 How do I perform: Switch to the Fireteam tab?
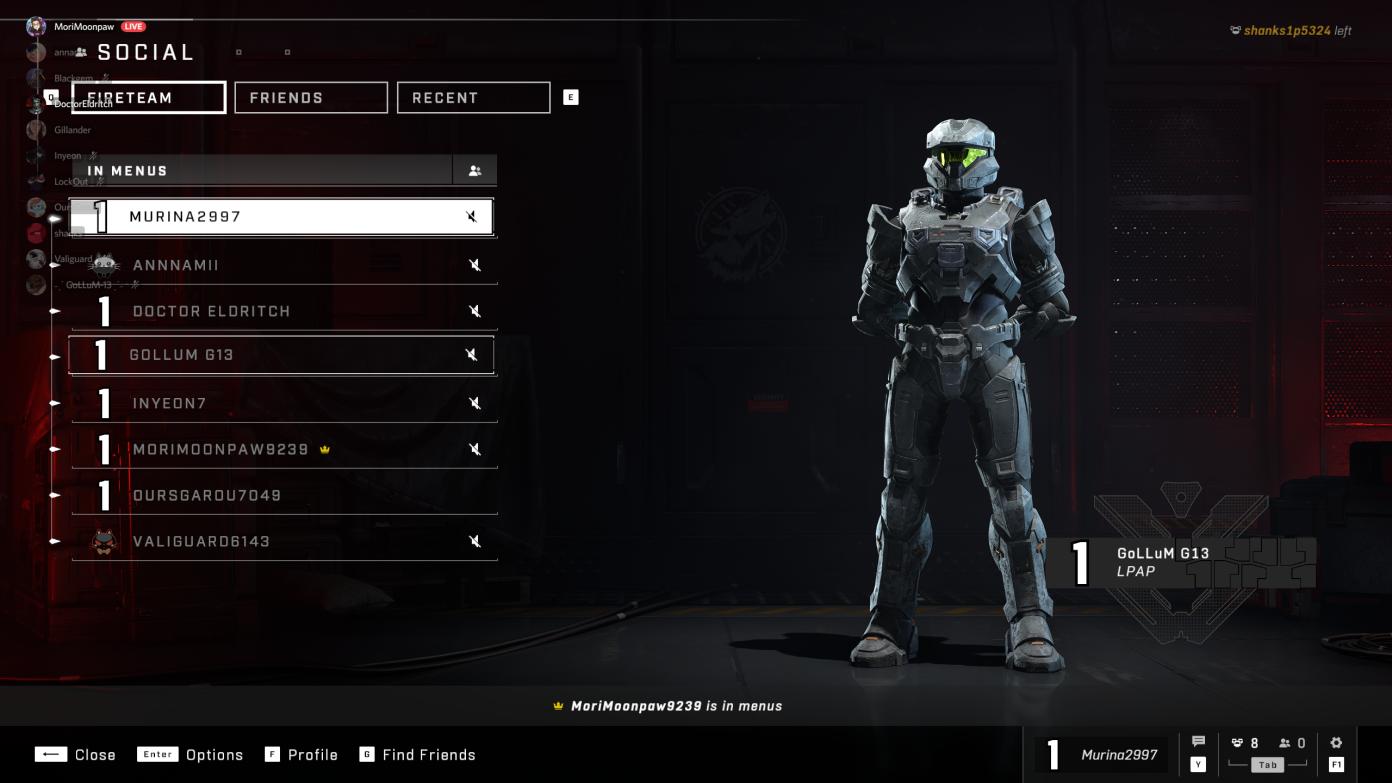pyautogui.click(x=149, y=98)
